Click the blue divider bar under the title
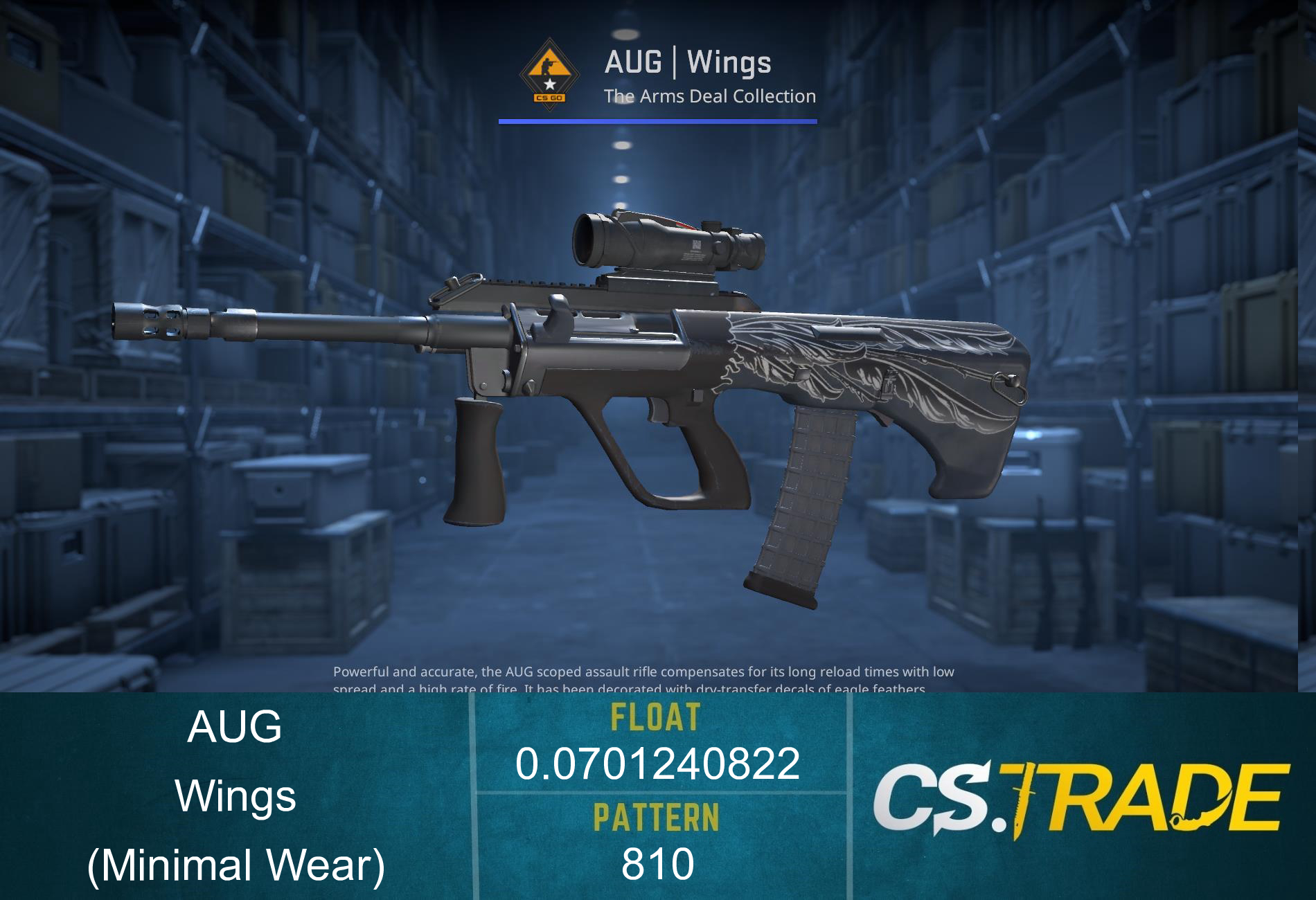 [657, 120]
